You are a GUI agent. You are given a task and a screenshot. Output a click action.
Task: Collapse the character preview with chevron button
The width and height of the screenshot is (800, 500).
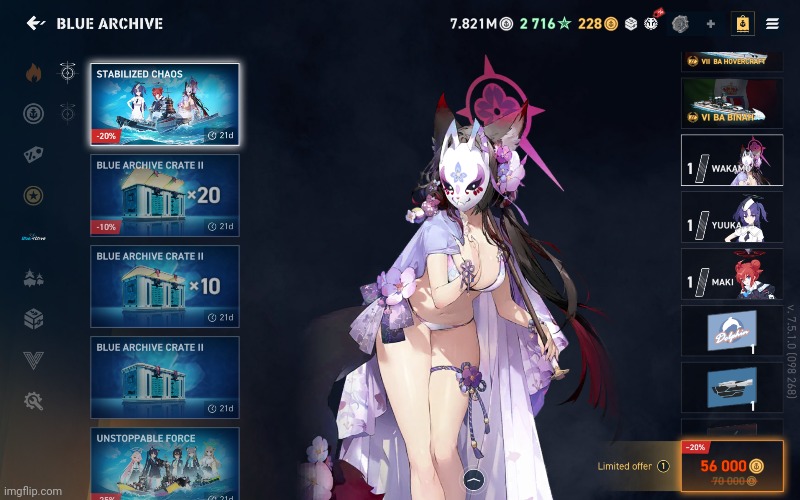(x=475, y=480)
